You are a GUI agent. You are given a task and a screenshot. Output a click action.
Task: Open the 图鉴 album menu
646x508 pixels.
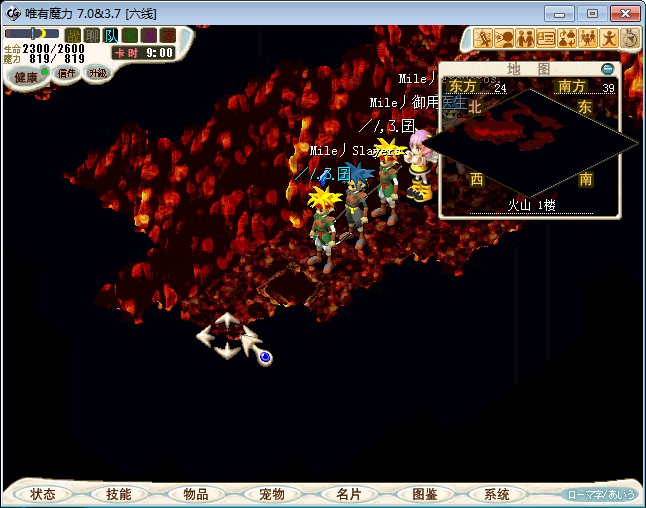[424, 494]
